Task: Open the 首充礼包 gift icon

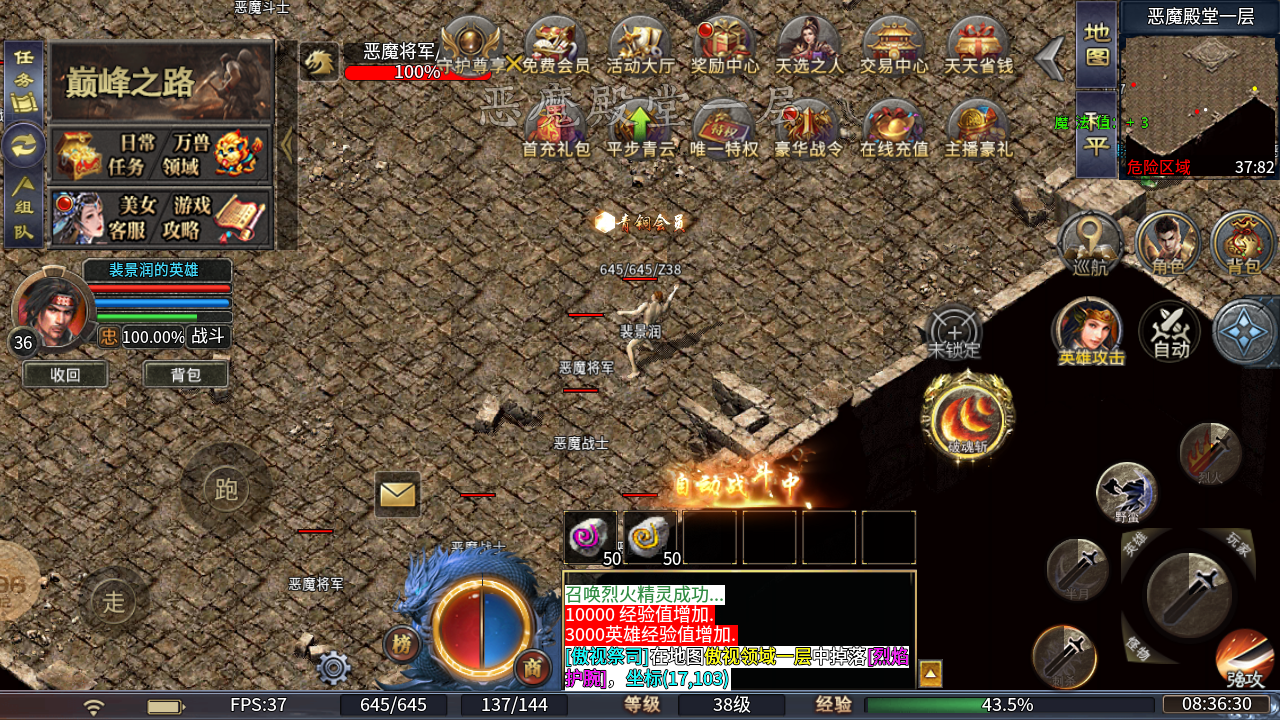Action: [556, 130]
